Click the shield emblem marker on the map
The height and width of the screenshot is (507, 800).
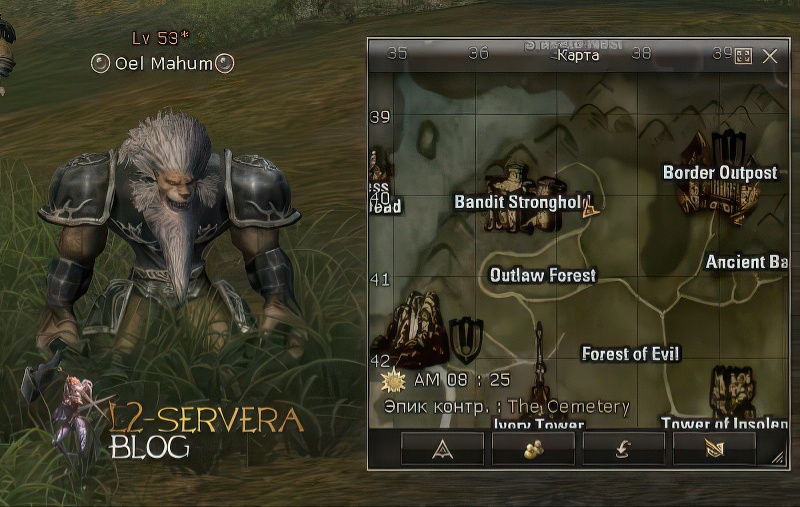pyautogui.click(x=466, y=339)
